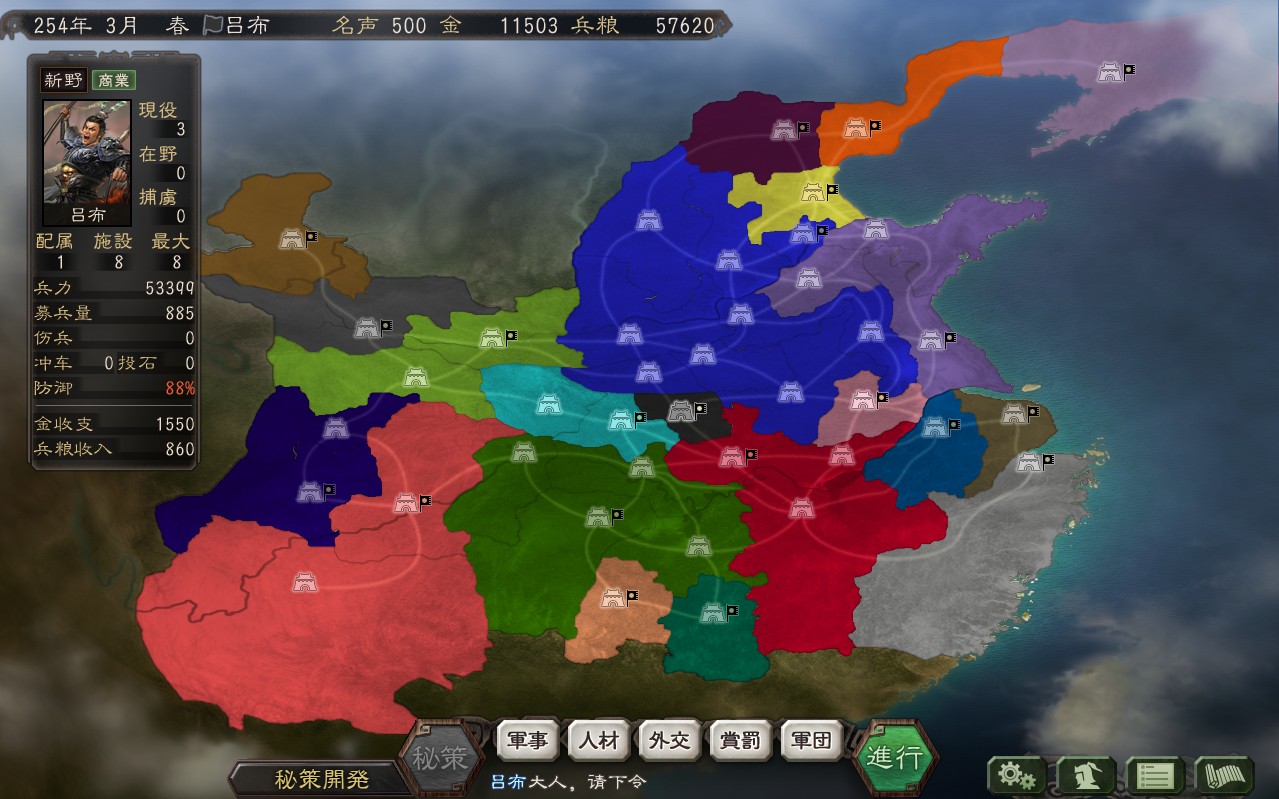Image resolution: width=1279 pixels, height=799 pixels.
Task: Open the 外交 diplomacy menu
Action: [669, 741]
